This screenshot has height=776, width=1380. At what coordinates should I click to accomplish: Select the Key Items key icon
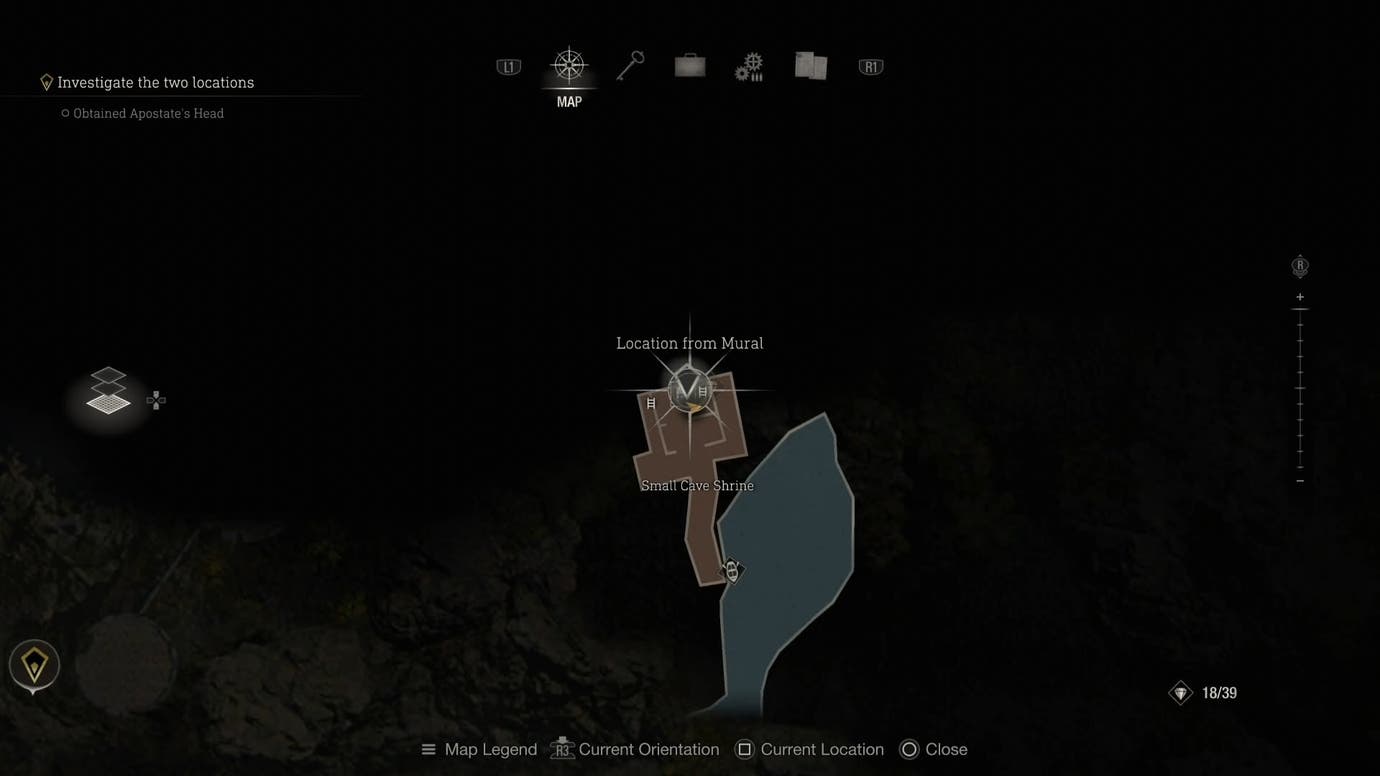point(629,65)
